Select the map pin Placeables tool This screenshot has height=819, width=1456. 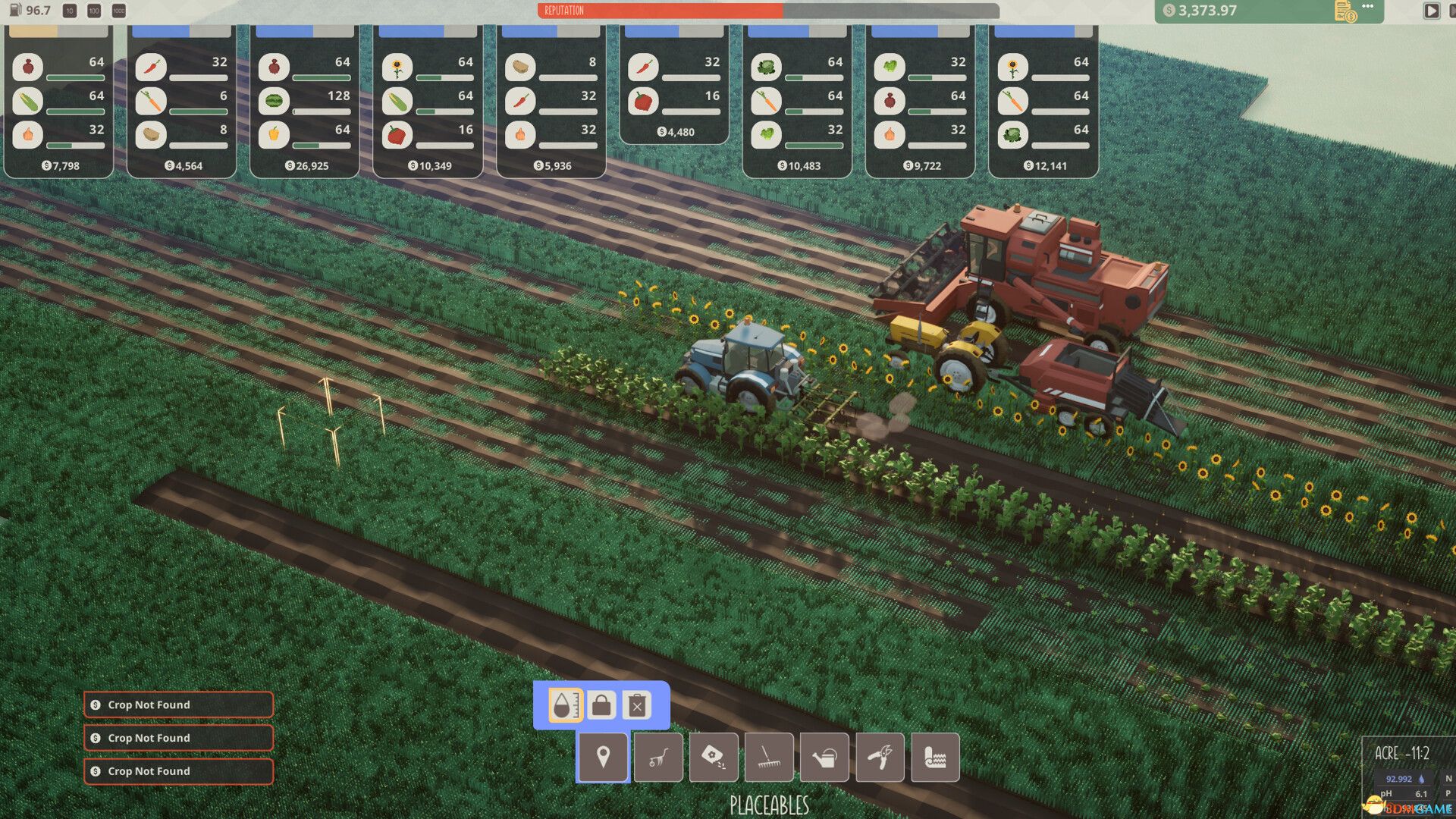[x=603, y=757]
